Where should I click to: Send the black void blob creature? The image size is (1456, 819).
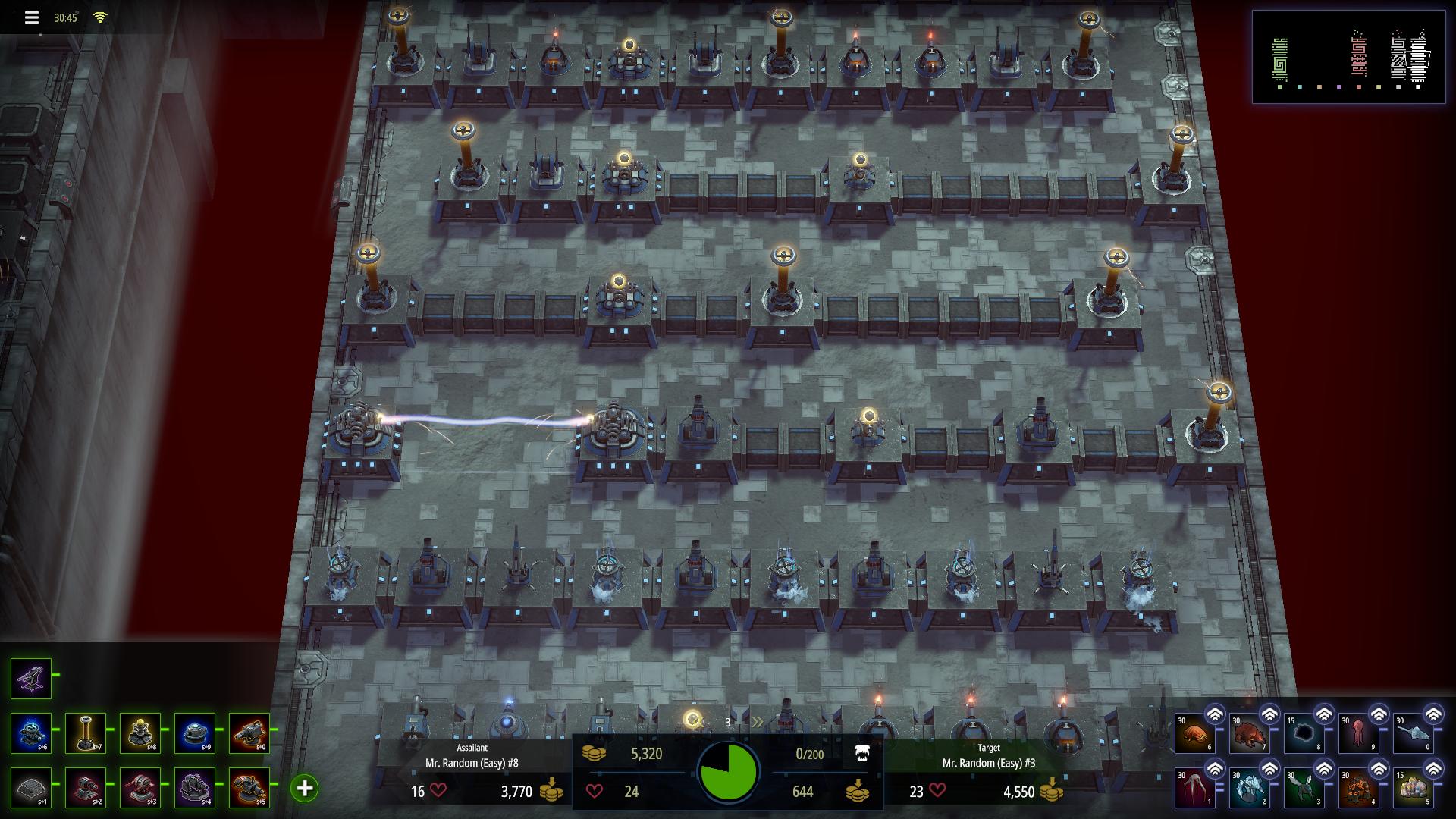pos(1304,734)
